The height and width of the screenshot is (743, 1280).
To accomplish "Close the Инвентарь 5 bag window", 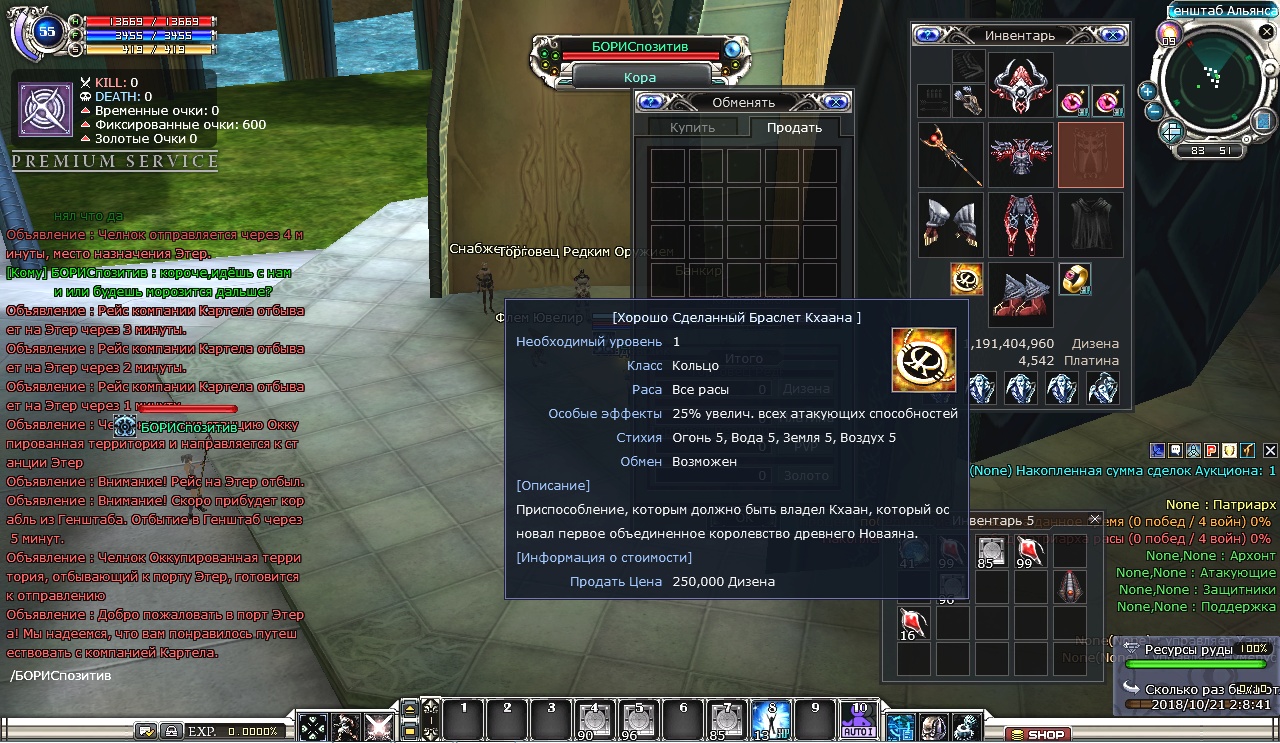I will [x=1094, y=521].
